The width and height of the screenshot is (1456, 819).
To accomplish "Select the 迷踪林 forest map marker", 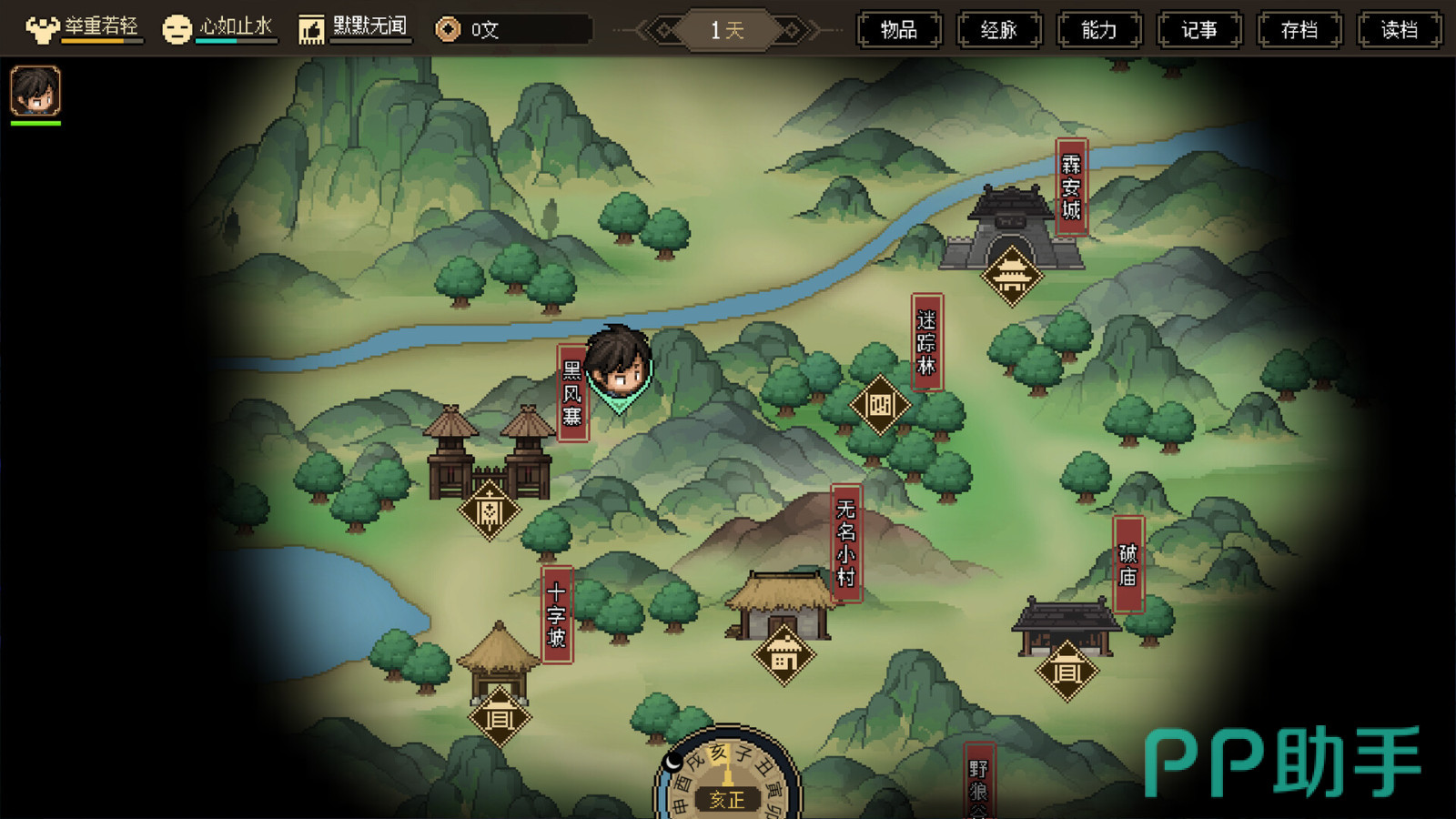I will point(880,405).
